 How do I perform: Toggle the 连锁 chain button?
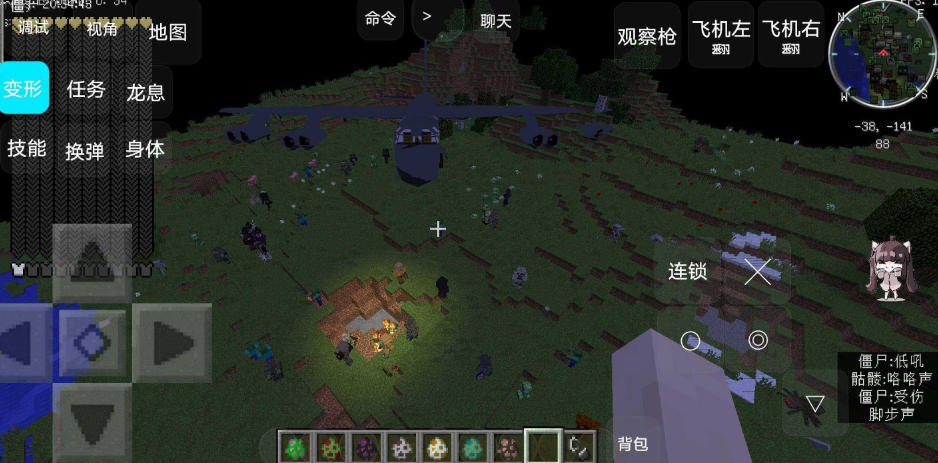click(688, 271)
